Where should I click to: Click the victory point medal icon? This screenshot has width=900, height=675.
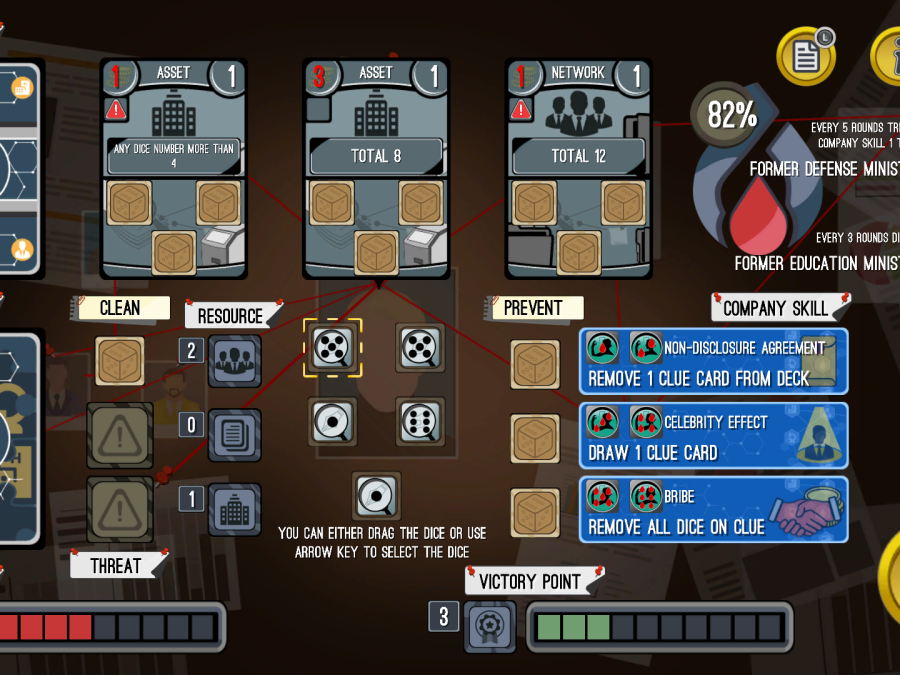[490, 627]
